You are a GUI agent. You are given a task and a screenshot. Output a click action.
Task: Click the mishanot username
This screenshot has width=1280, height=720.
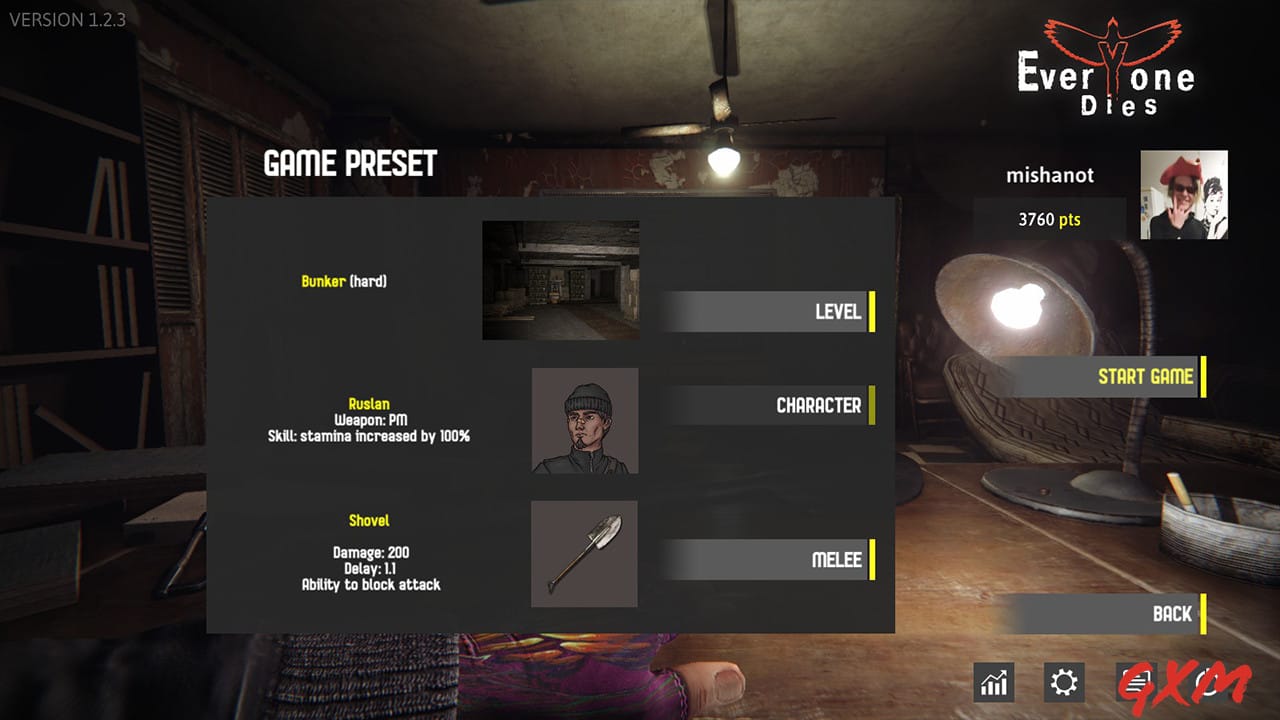pyautogui.click(x=1051, y=175)
